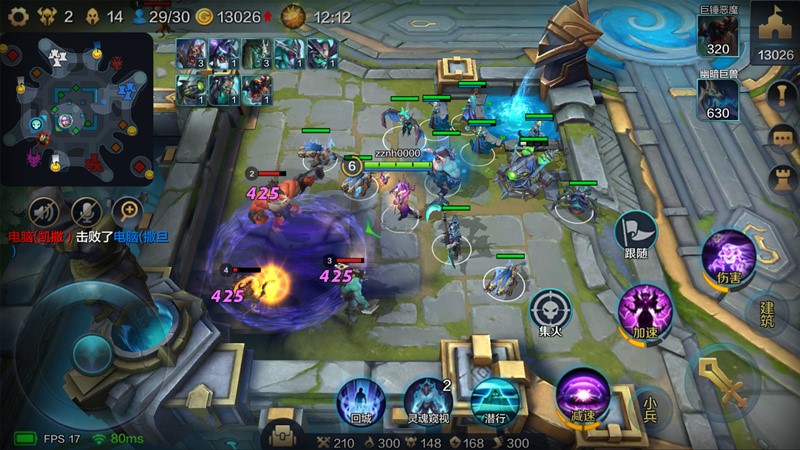The width and height of the screenshot is (800, 450).
Task: Open the castle shop button
Action: [x=775, y=30]
